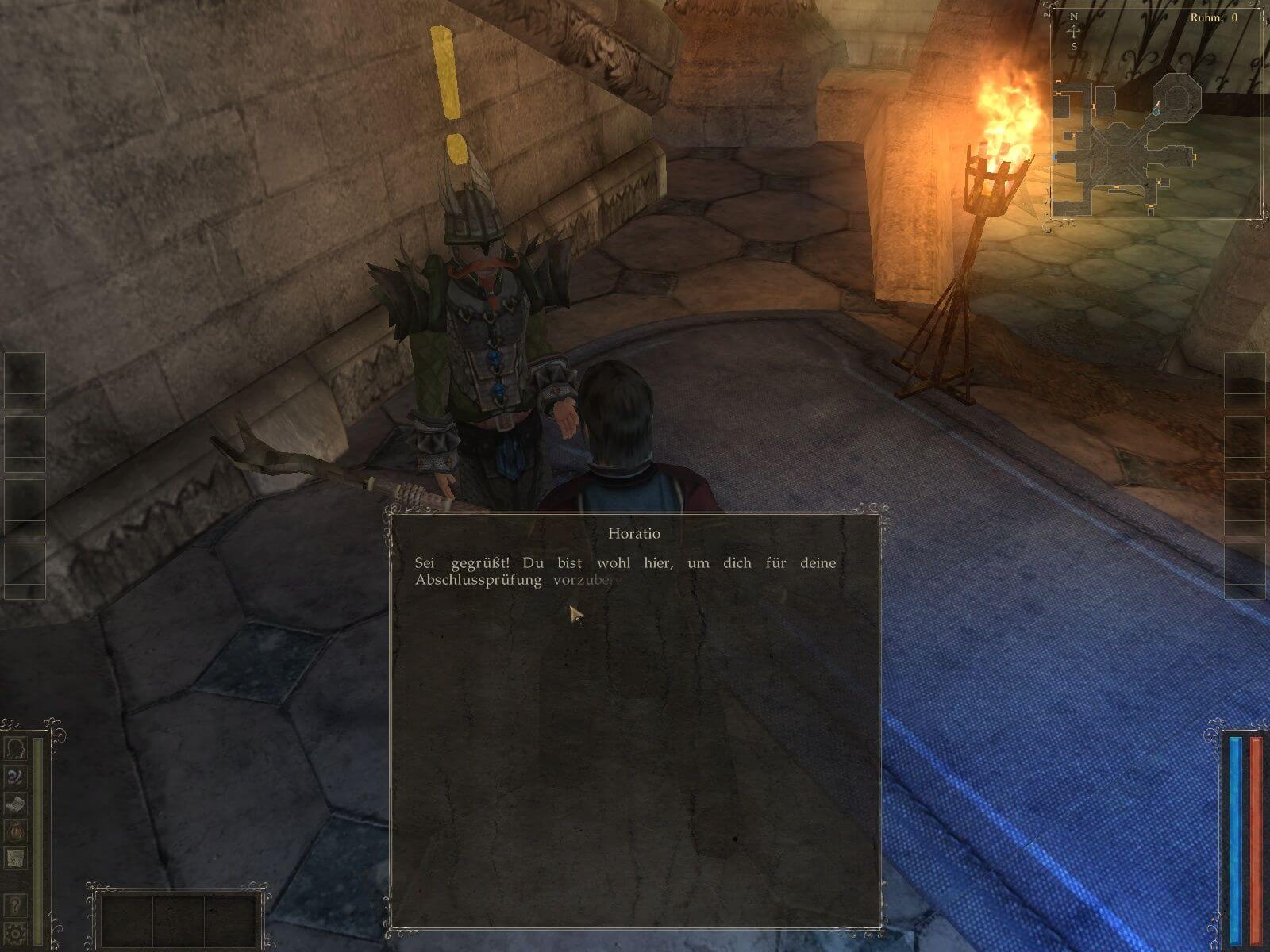Click the question mark help icon

tap(15, 905)
